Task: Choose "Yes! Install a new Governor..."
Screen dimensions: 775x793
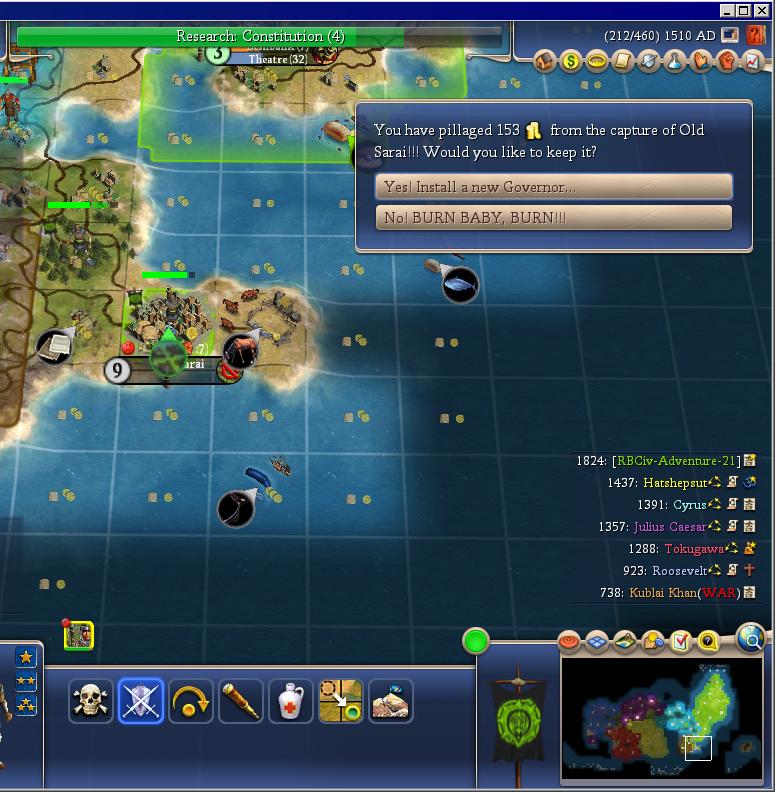Action: point(554,187)
